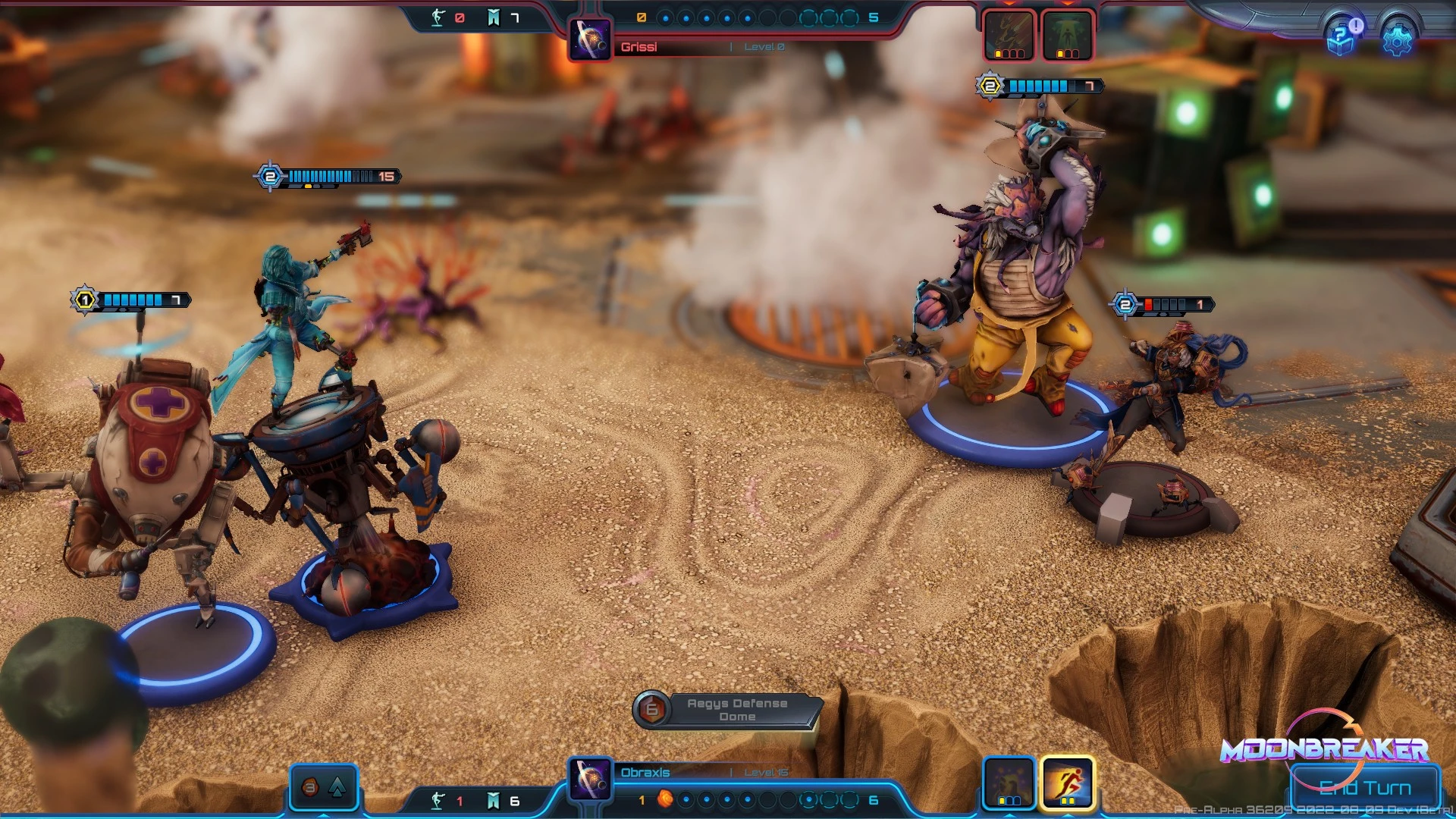The width and height of the screenshot is (1456, 819).
Task: Click Obraxis player portrait
Action: pyautogui.click(x=590, y=779)
